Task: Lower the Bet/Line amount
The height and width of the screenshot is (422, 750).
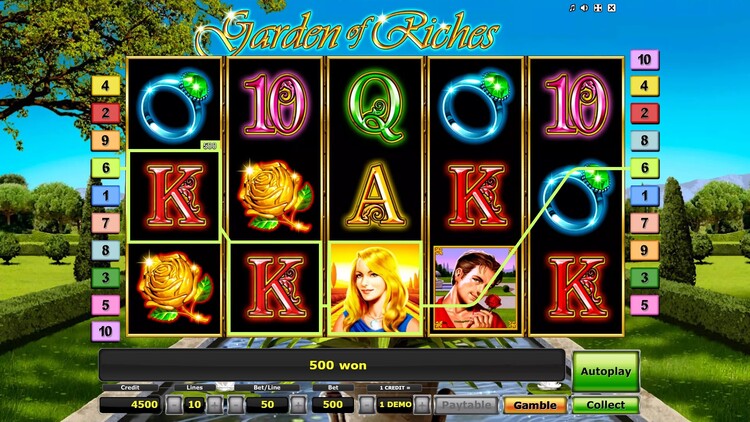Action: tap(237, 405)
